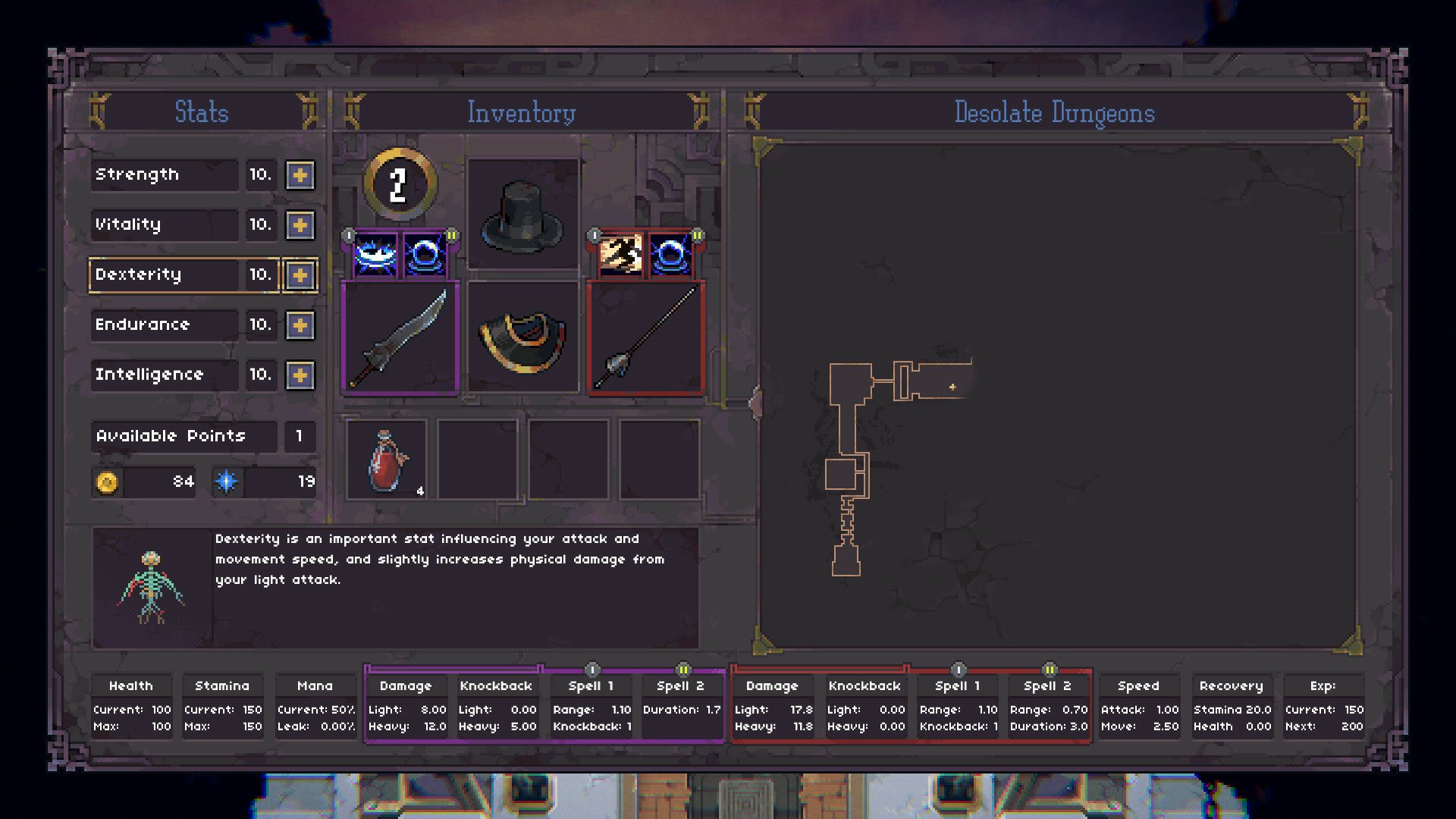This screenshot has width=1456, height=819.
Task: Click the gold coin currency icon
Action: pyautogui.click(x=106, y=480)
